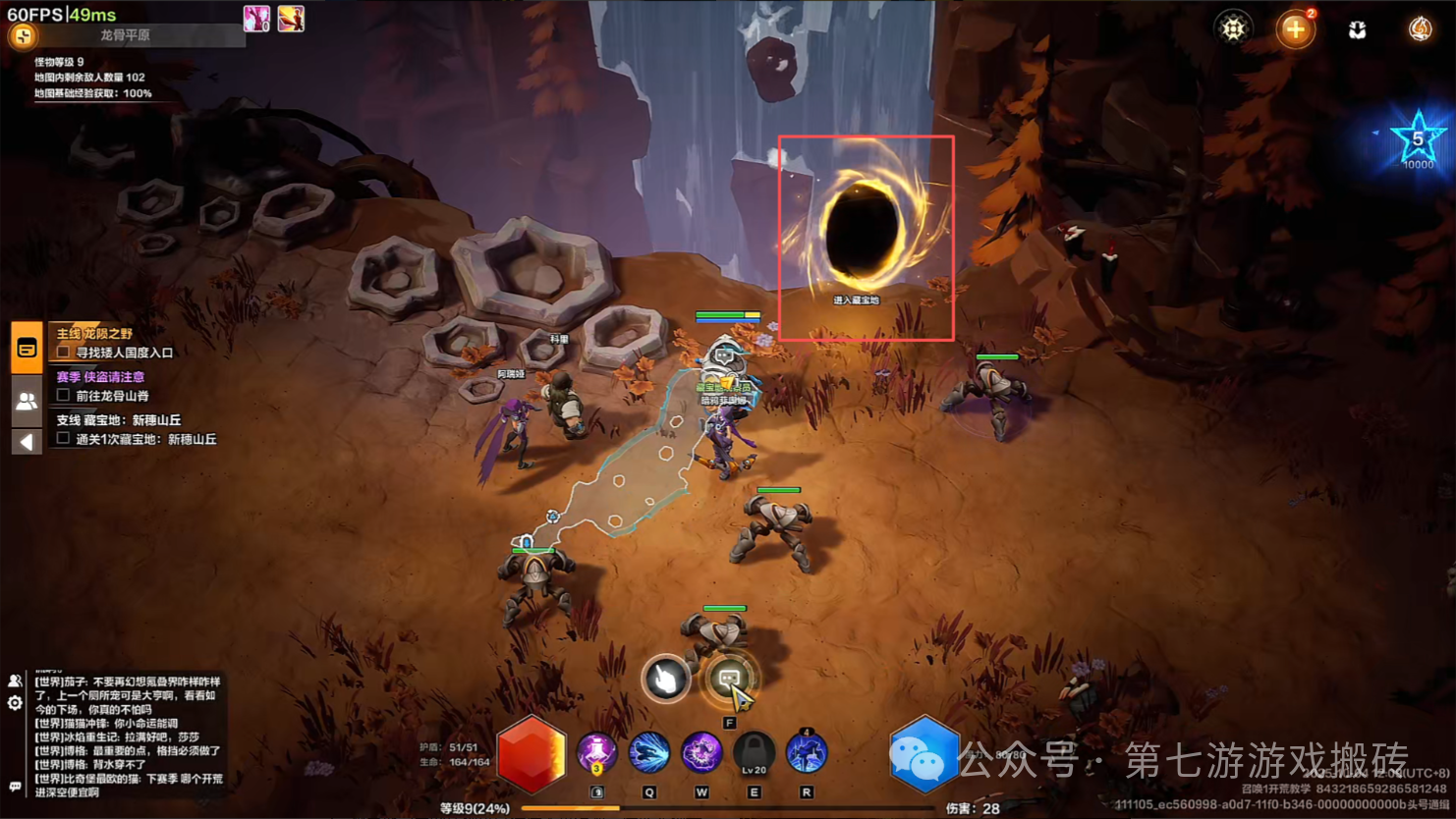Use the purple potion with 3 charges
Image resolution: width=1456 pixels, height=819 pixels.
coord(596,754)
